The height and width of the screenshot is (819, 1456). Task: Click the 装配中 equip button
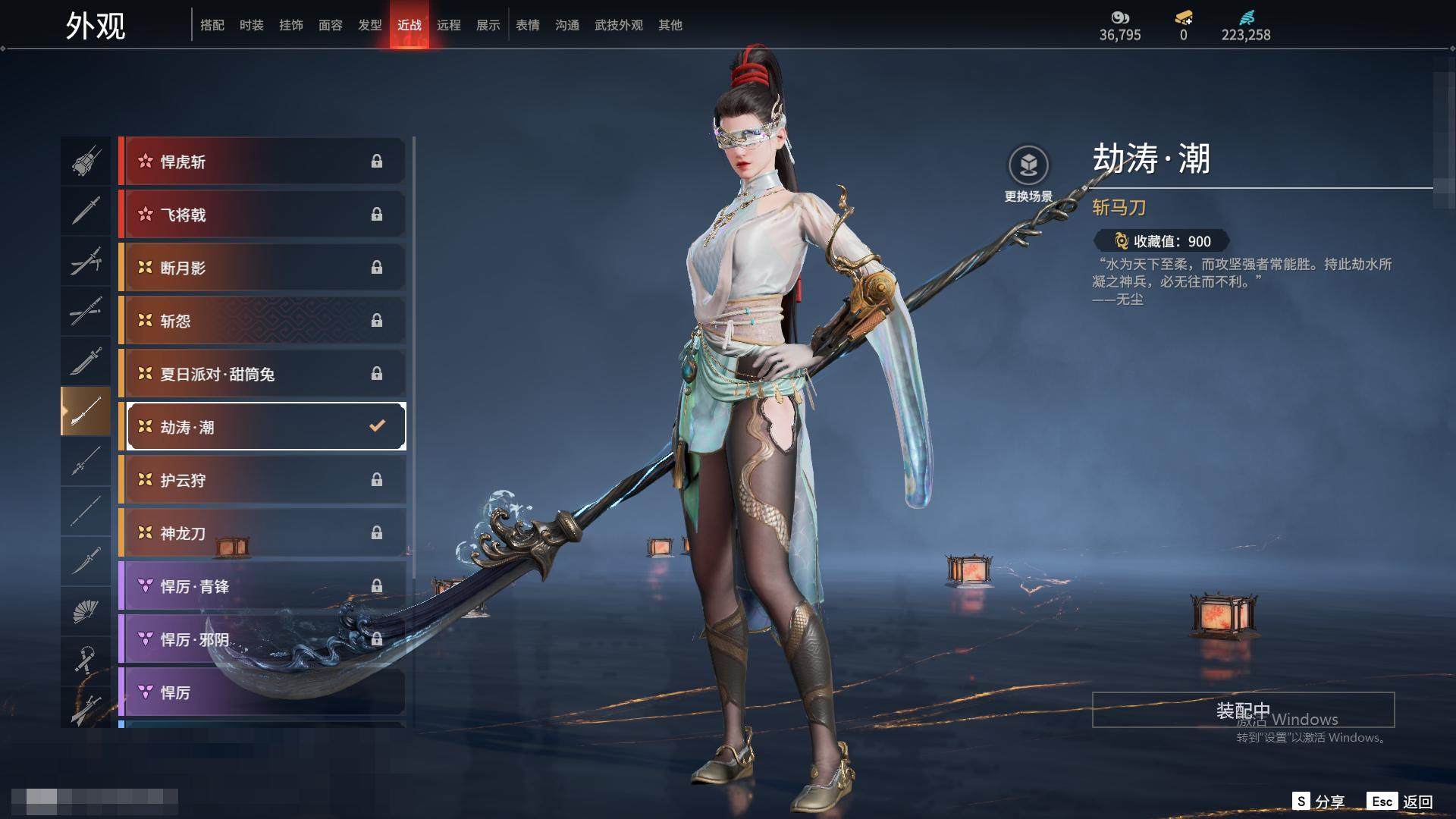click(x=1243, y=710)
